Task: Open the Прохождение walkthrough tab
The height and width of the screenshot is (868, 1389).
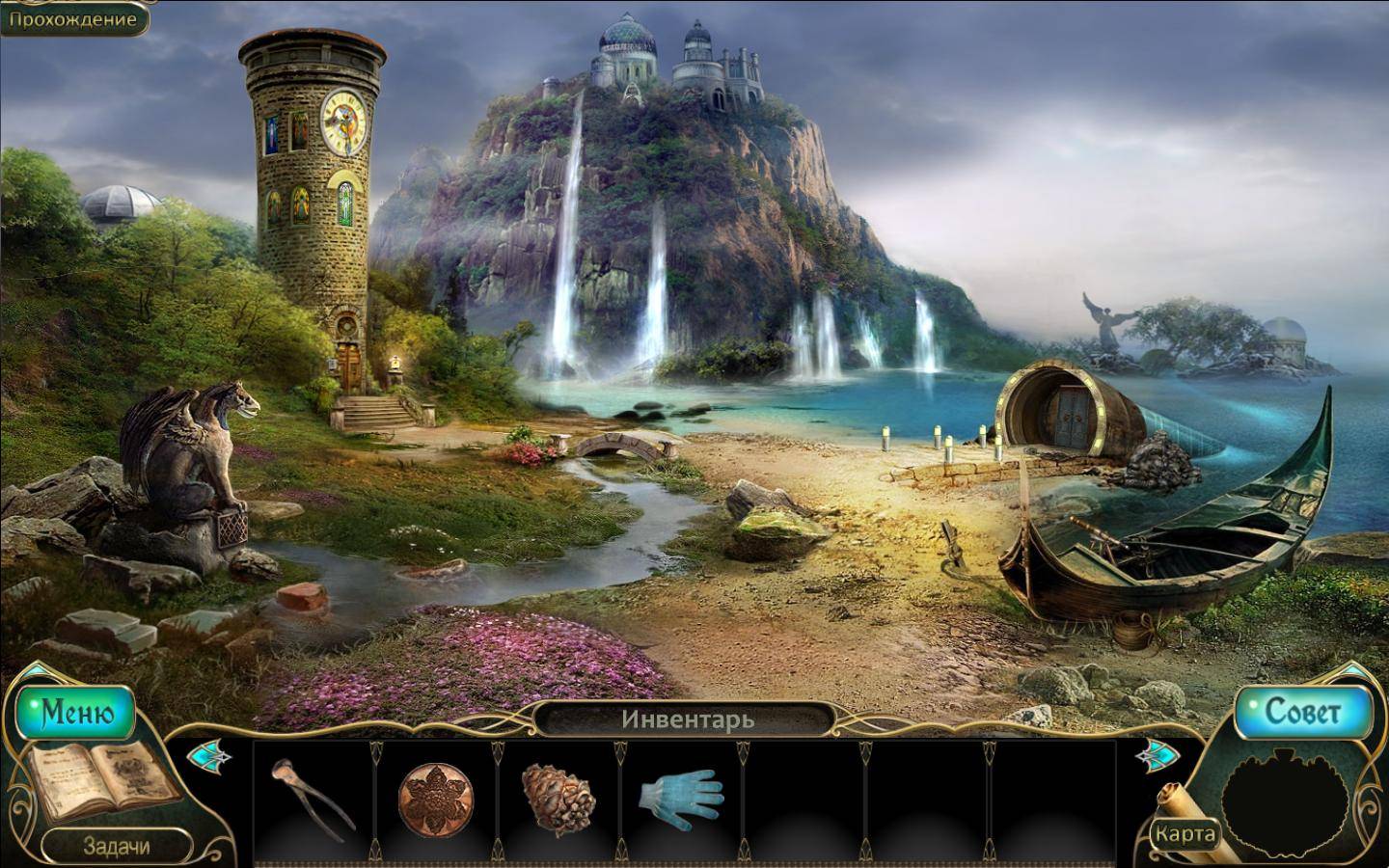Action: click(73, 17)
